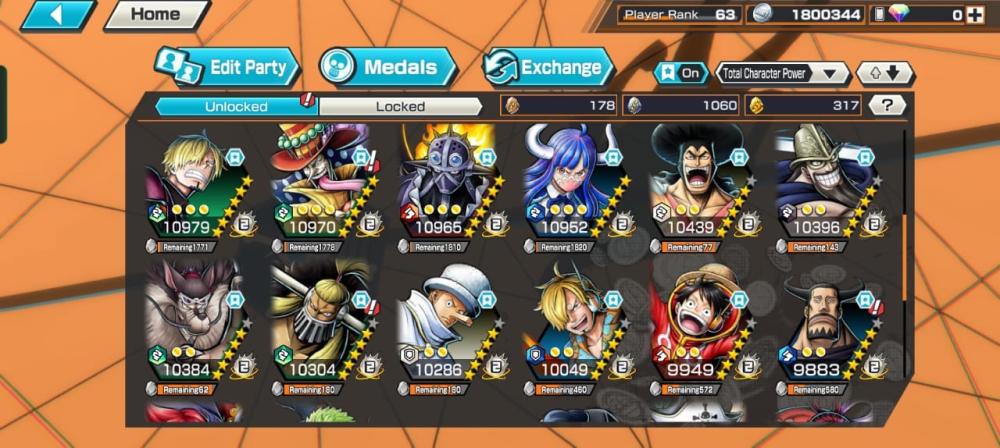The image size is (1000, 448).
Task: Switch the ascending/descending sort order
Action: (885, 73)
